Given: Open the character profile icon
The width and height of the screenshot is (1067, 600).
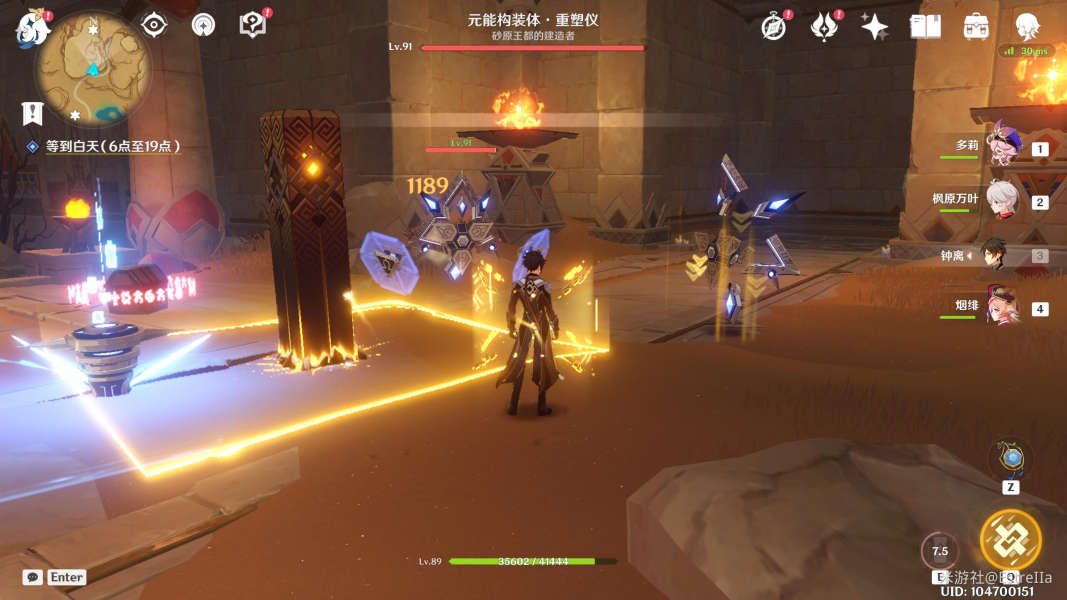Looking at the screenshot, I should [x=1027, y=27].
